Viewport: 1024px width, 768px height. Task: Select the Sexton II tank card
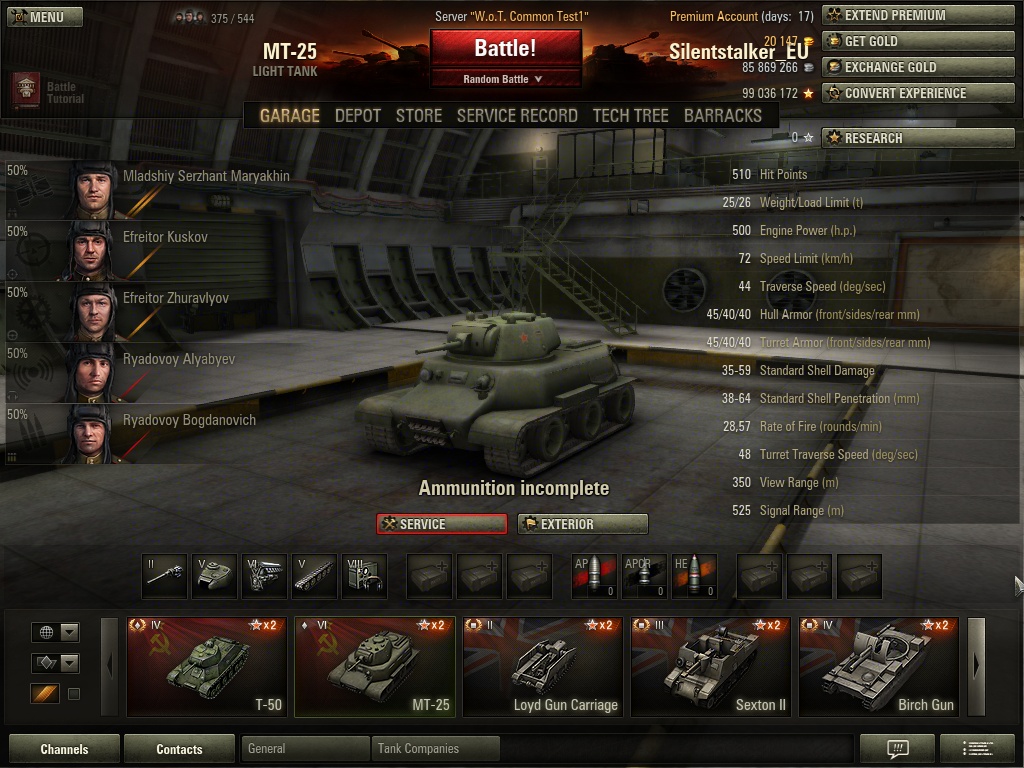coord(710,666)
